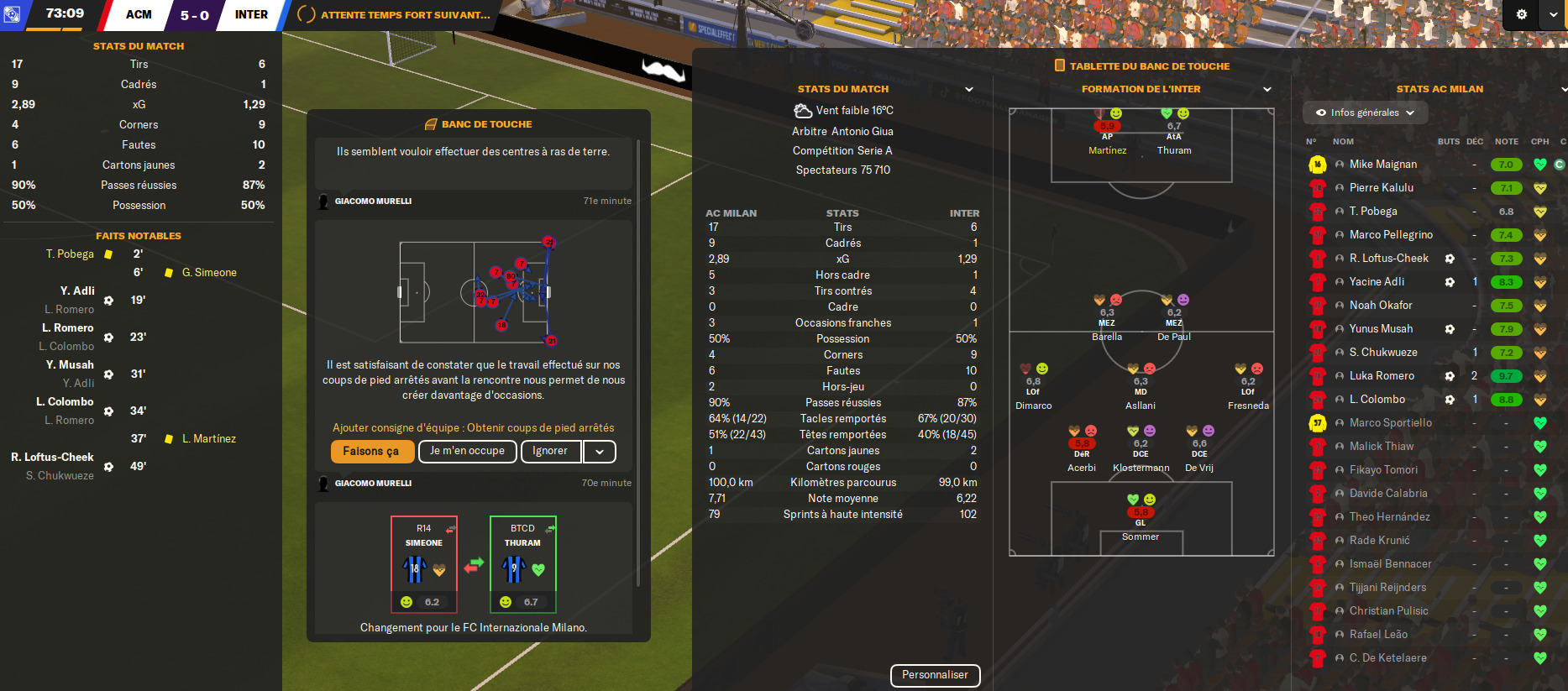Viewport: 1568px width, 691px height.
Task: Open the "Personnaliser" button
Action: (x=935, y=675)
